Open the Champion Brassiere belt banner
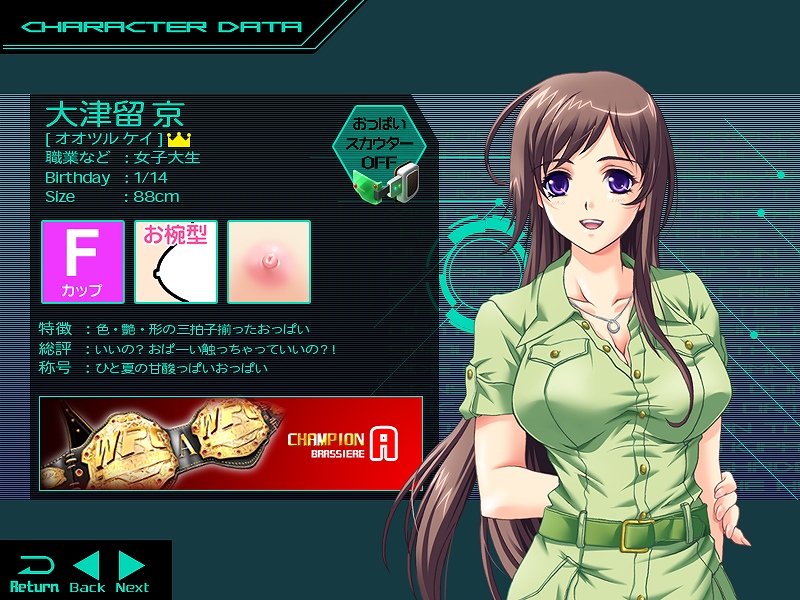Screen dimensions: 800x600 click(x=230, y=441)
